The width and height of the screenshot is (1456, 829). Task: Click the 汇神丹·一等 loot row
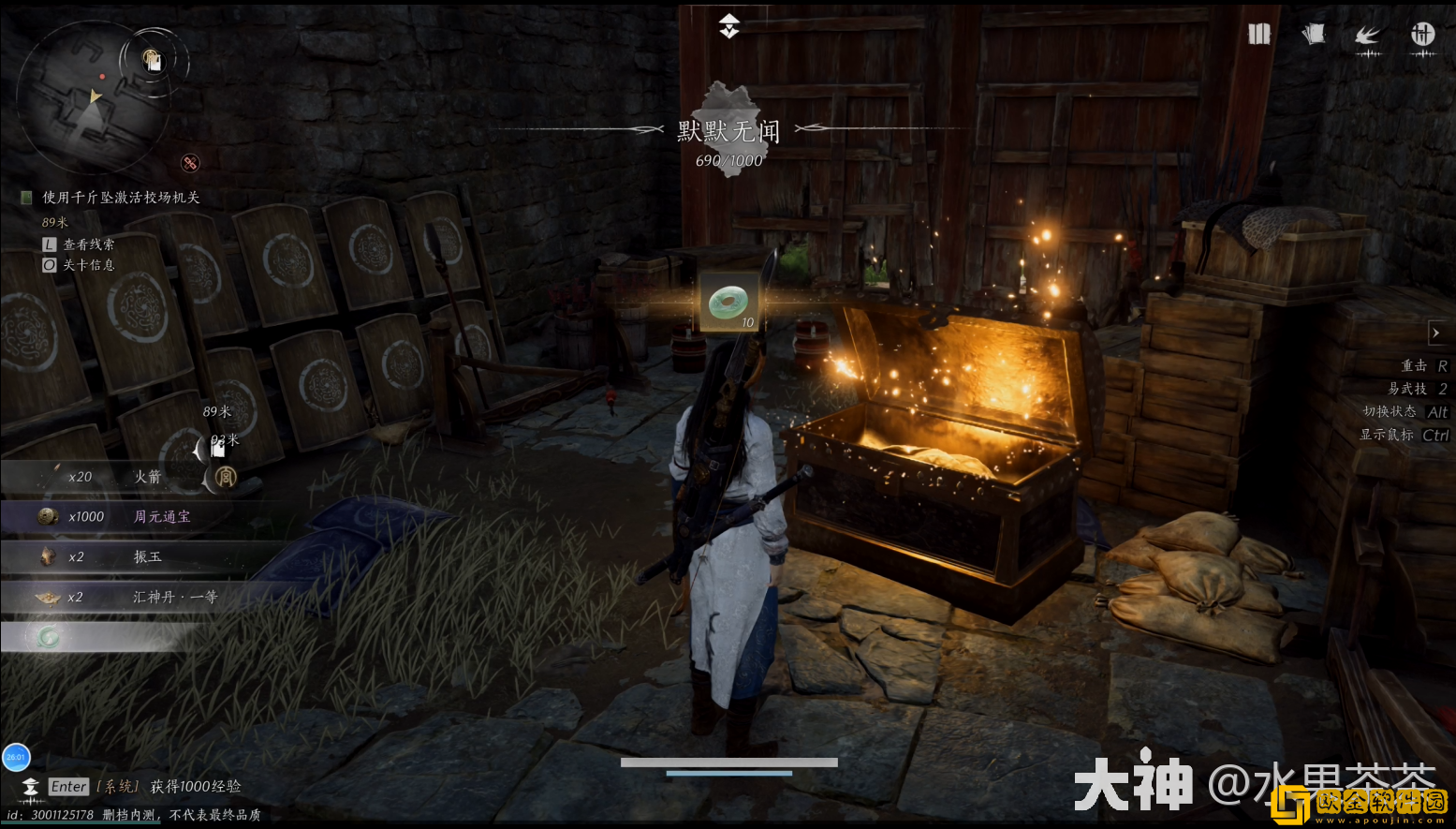click(x=140, y=597)
